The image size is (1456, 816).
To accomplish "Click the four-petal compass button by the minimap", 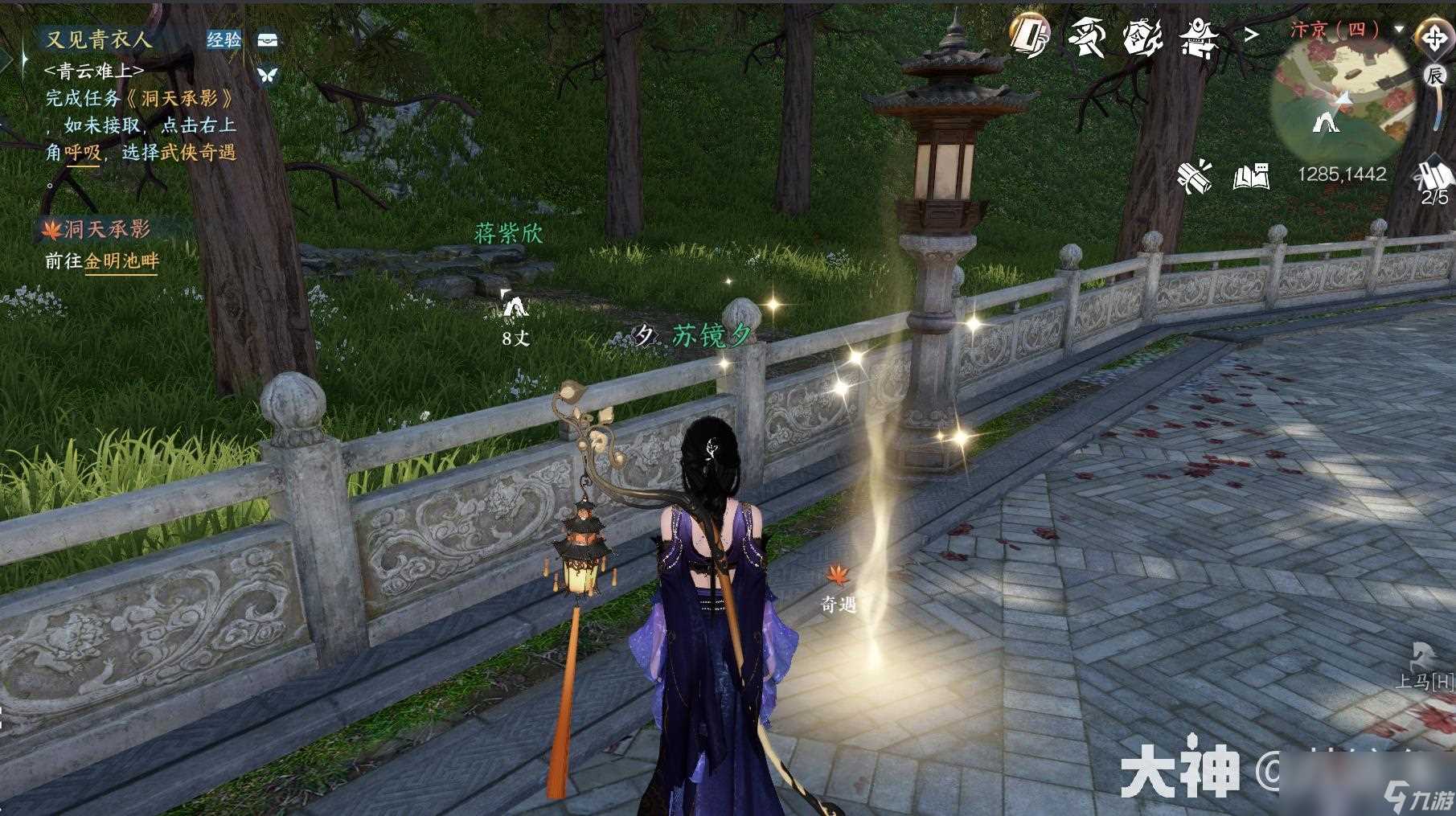I will (x=1434, y=35).
